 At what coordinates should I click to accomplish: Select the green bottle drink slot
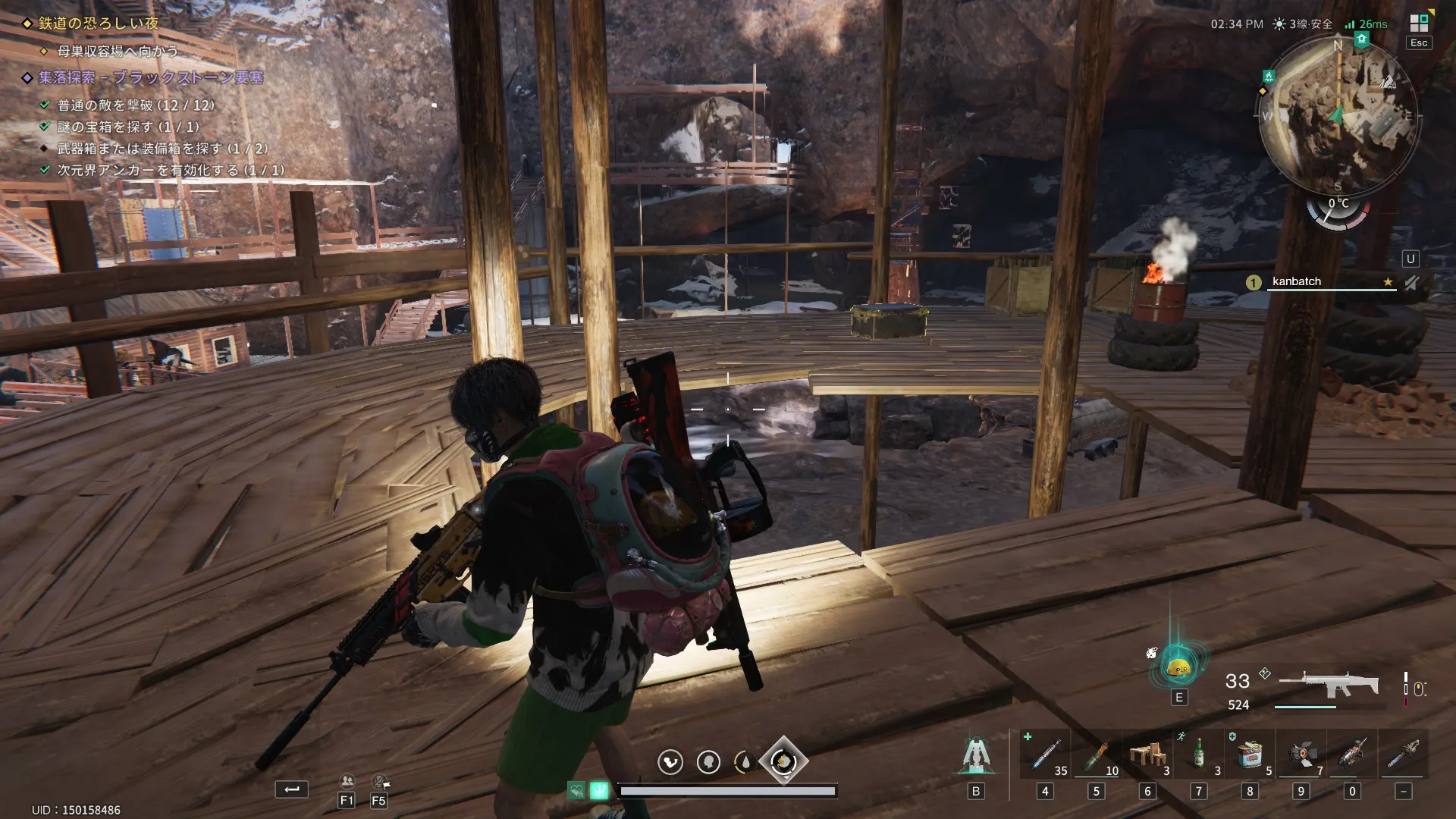point(1198,755)
